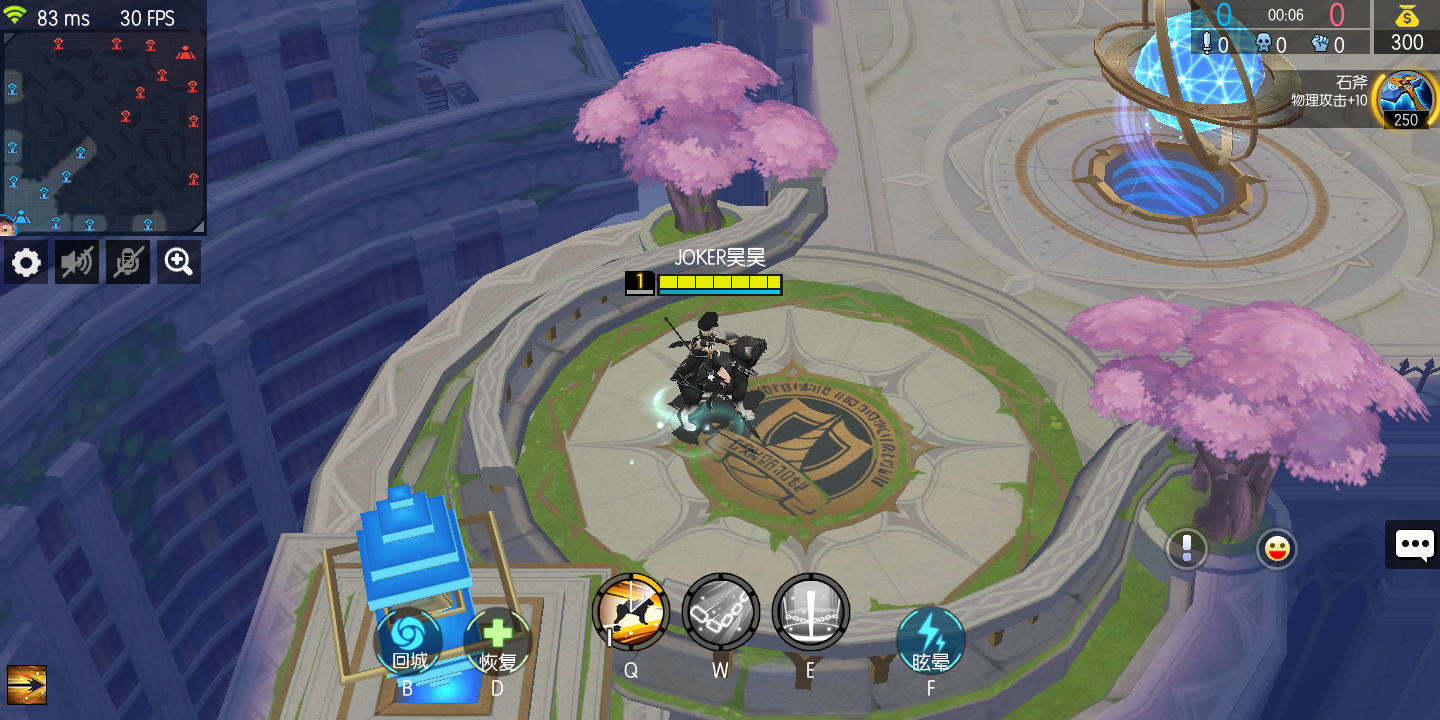Click JOKER昊昊's yellow health bar
The height and width of the screenshot is (720, 1440).
tap(718, 284)
